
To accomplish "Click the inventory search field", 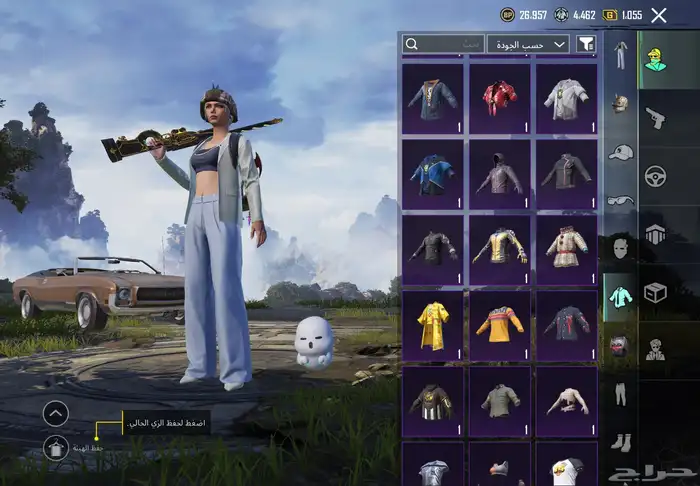I will (x=443, y=44).
